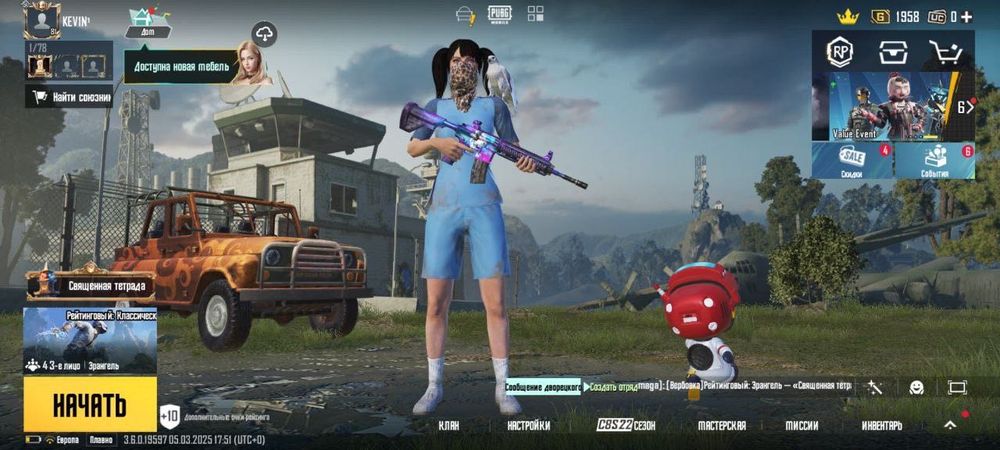This screenshot has width=1000, height=450.
Task: Start the match with the НАЧАТЬ button
Action: click(x=90, y=404)
